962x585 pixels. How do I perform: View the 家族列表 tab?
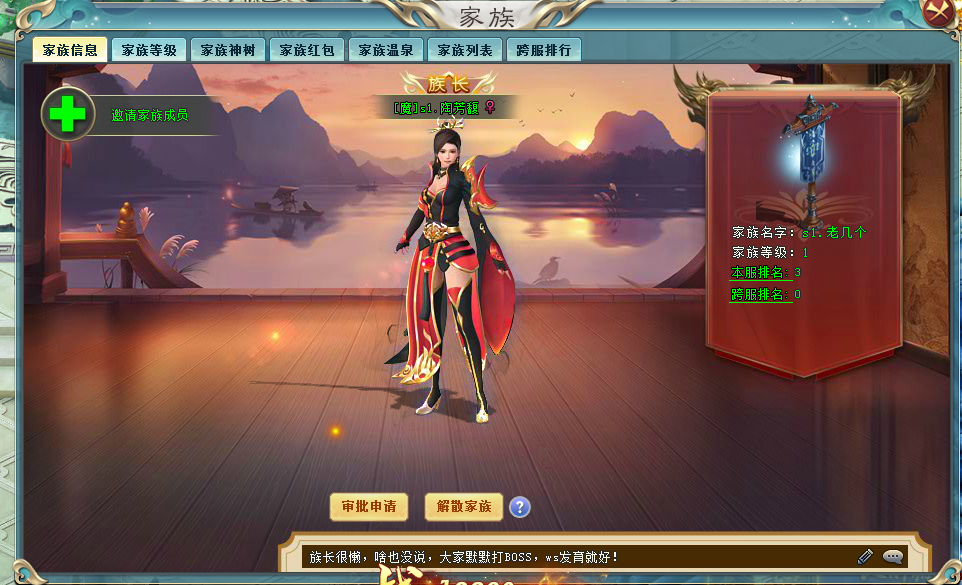tap(465, 50)
